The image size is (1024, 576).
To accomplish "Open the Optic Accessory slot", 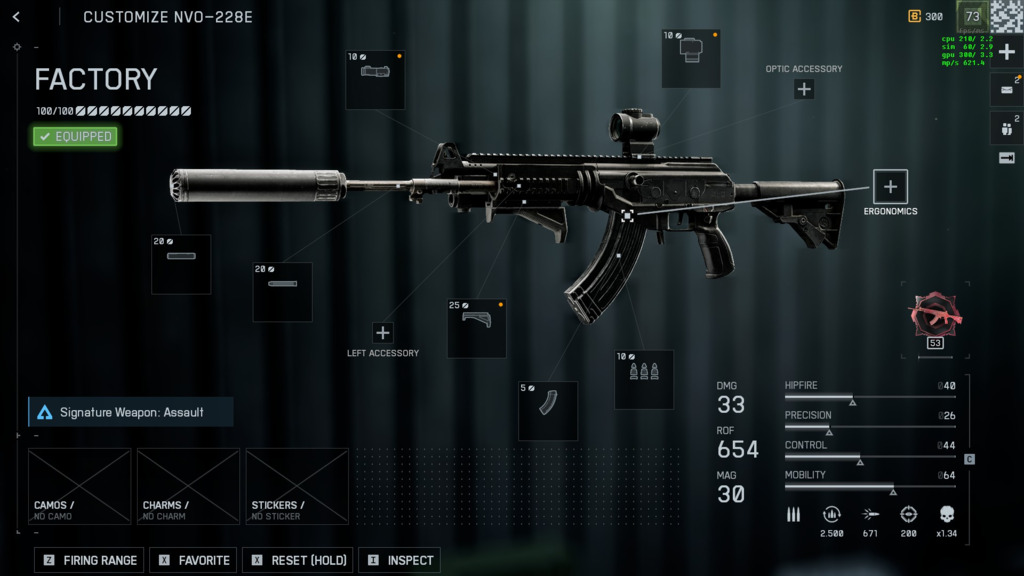I will point(804,89).
